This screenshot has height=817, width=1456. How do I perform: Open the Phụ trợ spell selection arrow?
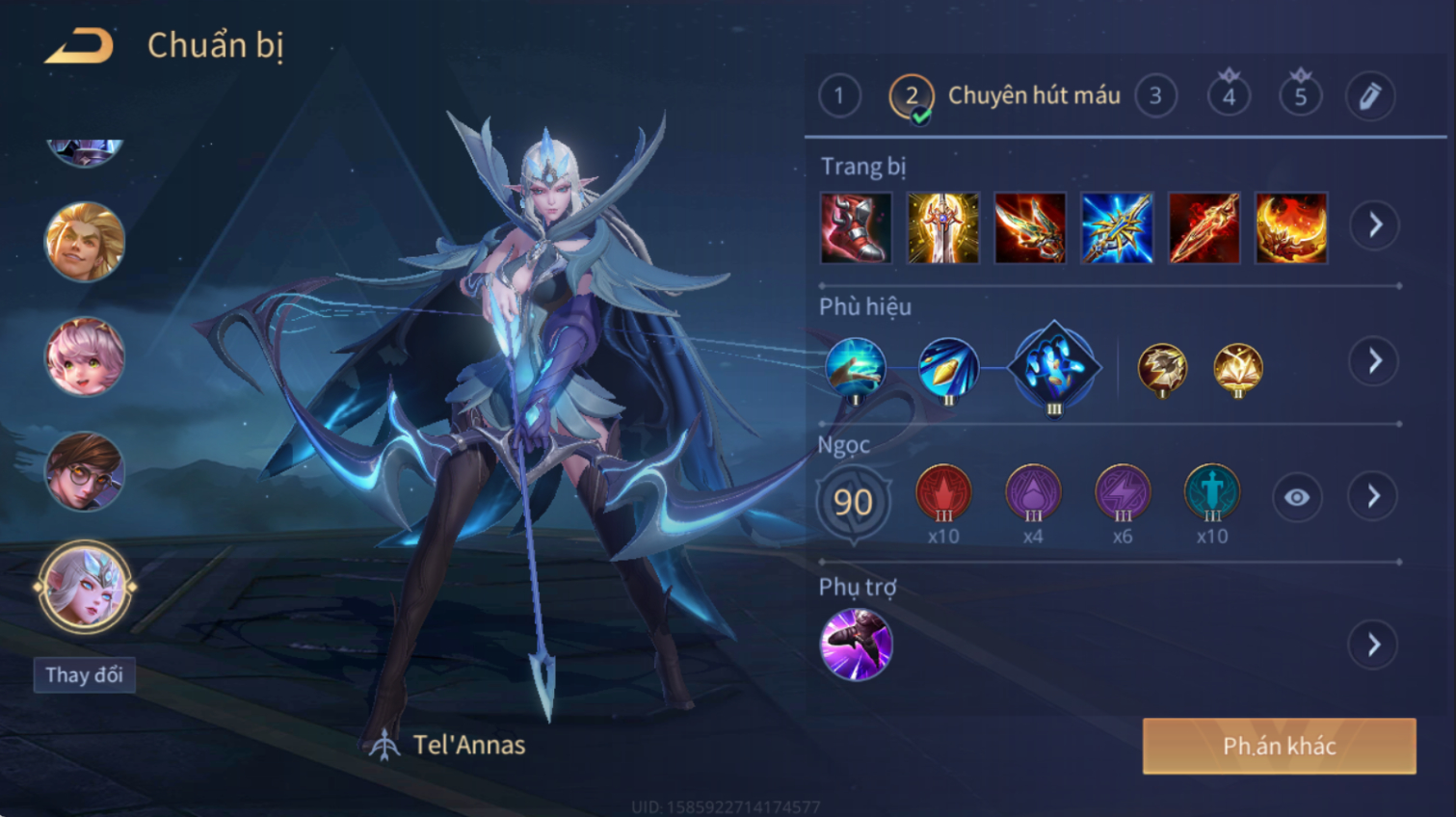pyautogui.click(x=1373, y=645)
